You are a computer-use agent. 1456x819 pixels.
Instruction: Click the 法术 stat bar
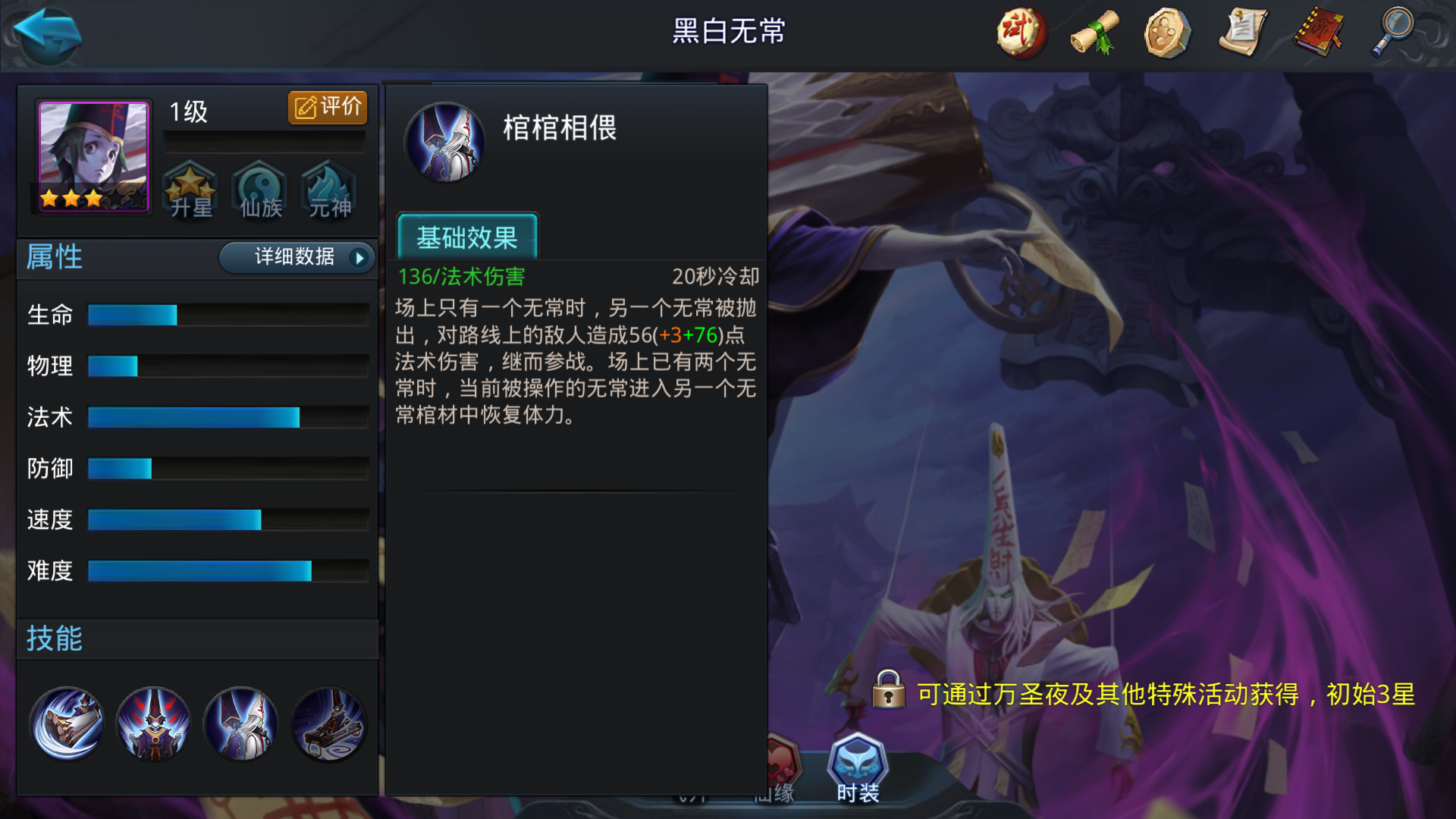[193, 416]
